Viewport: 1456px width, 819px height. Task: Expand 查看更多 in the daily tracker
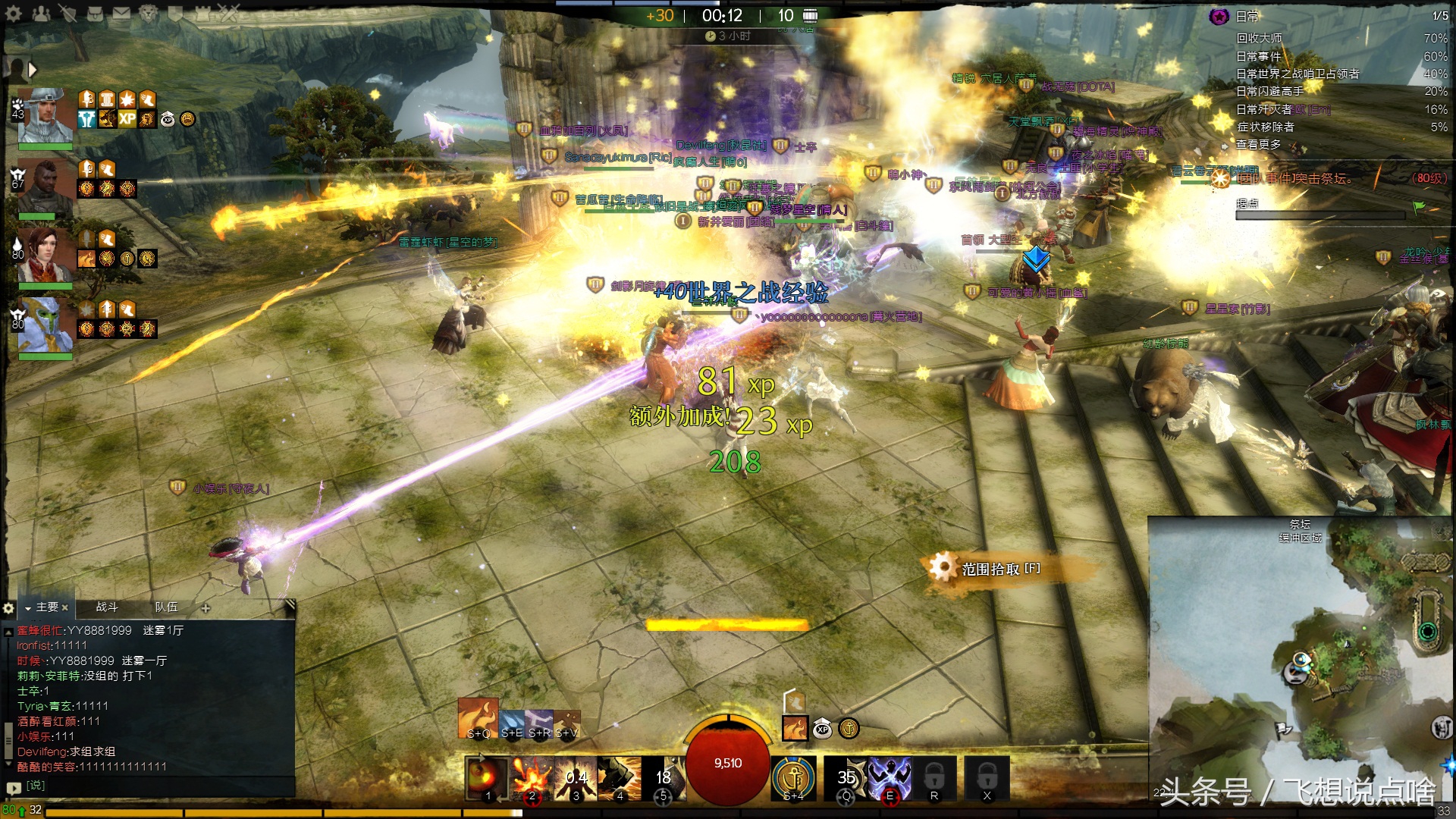[1258, 144]
